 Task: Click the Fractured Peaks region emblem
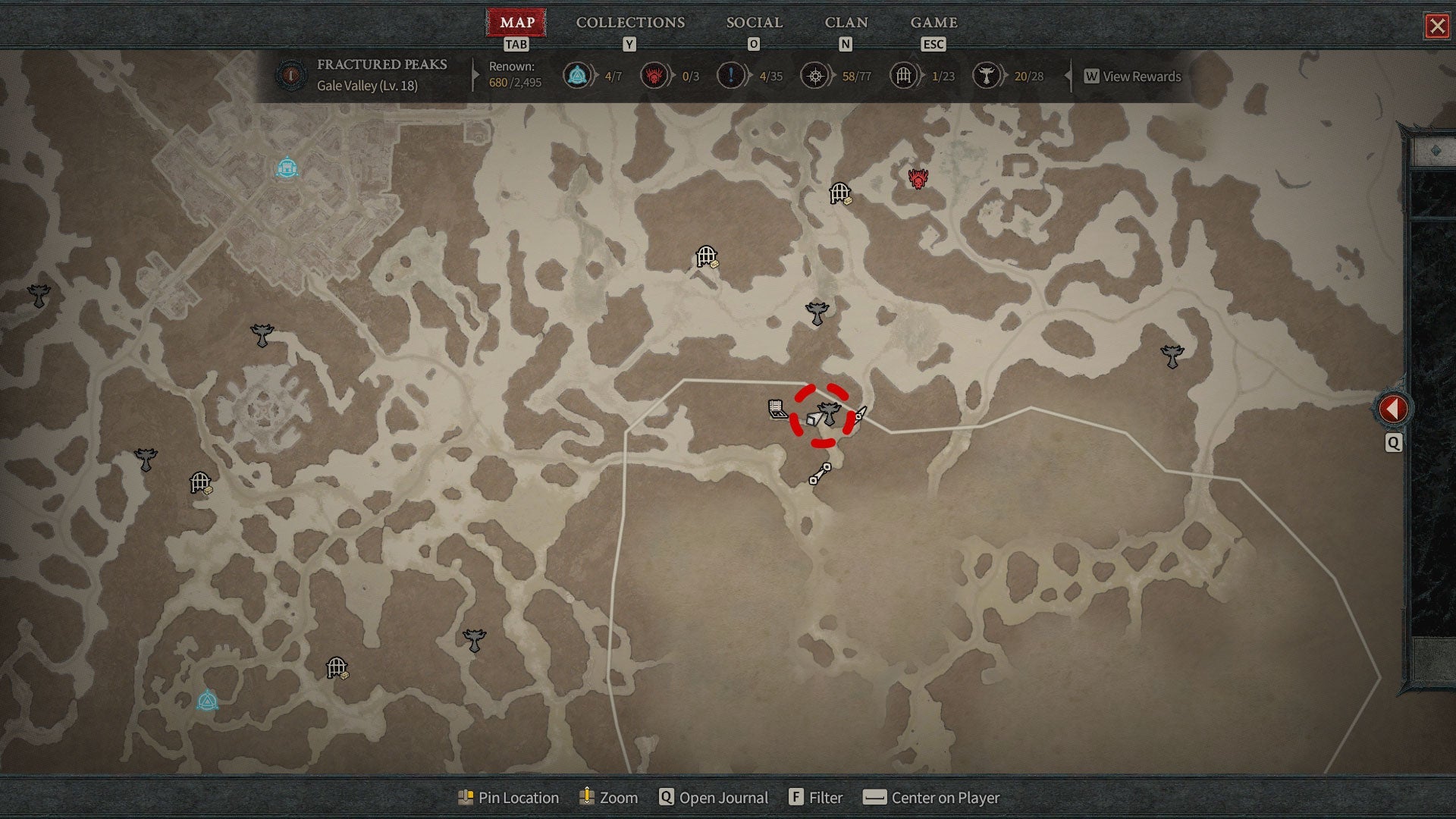[x=291, y=75]
